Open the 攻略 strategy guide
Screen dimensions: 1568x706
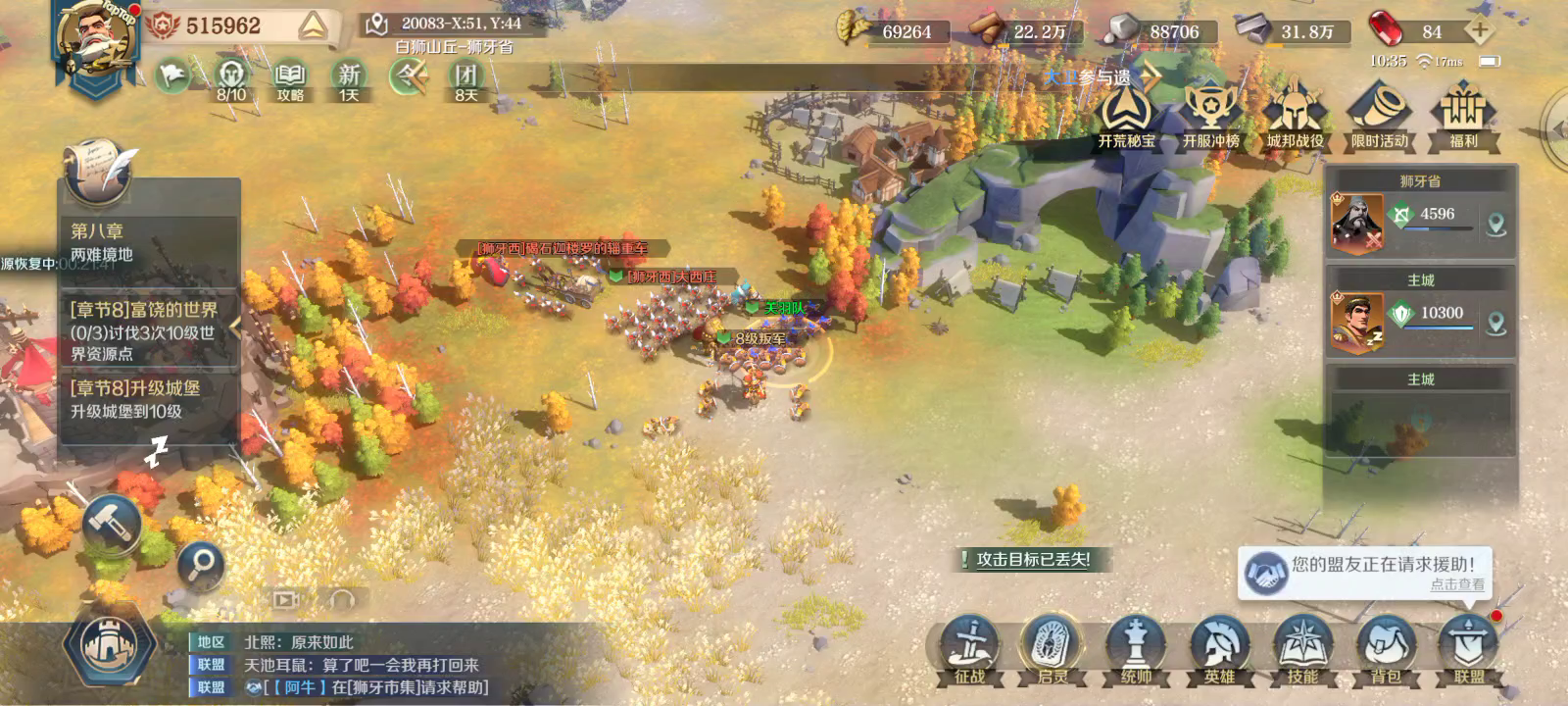290,79
